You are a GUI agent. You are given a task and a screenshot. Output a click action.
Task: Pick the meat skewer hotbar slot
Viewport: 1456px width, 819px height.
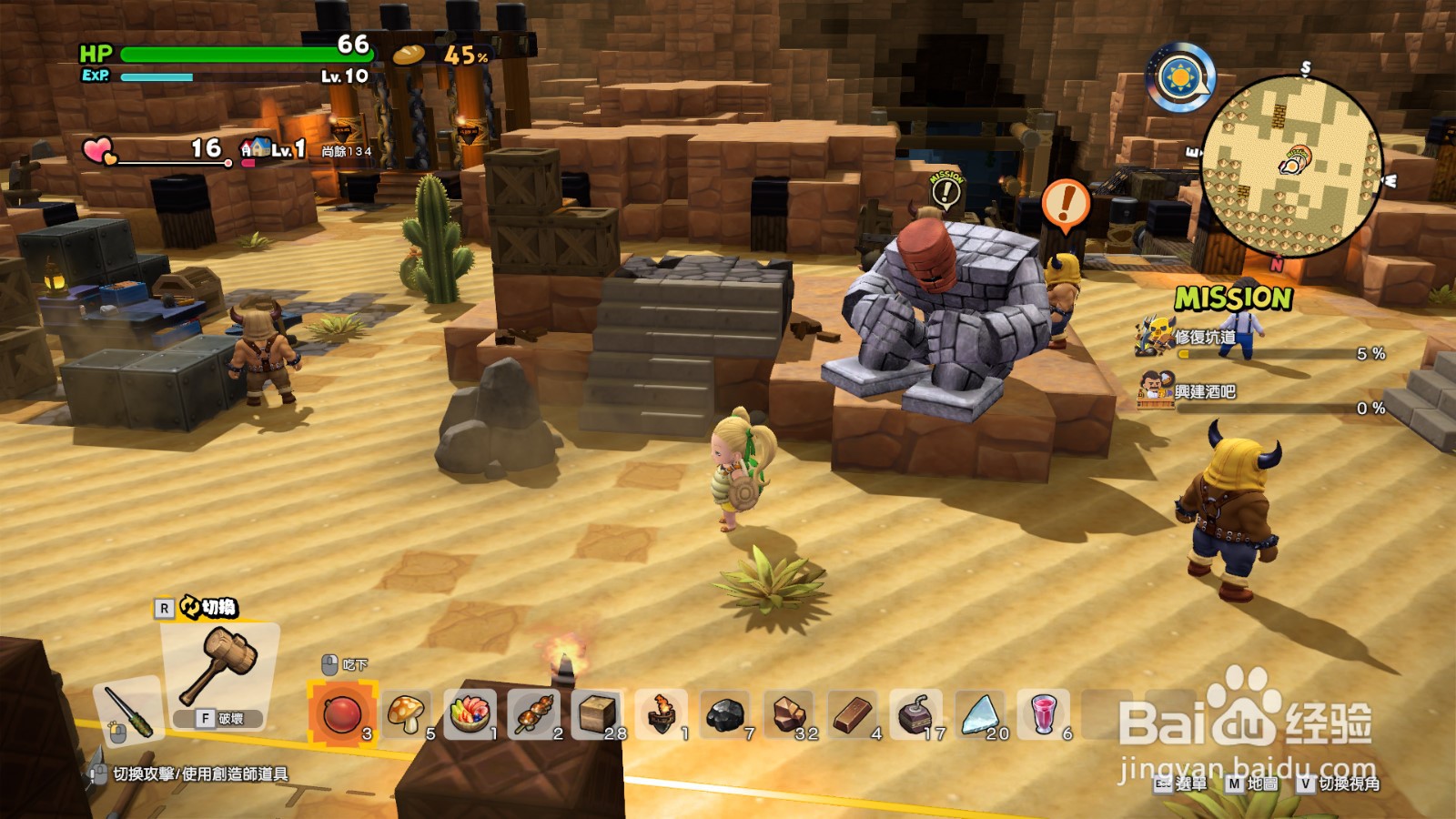click(x=533, y=714)
